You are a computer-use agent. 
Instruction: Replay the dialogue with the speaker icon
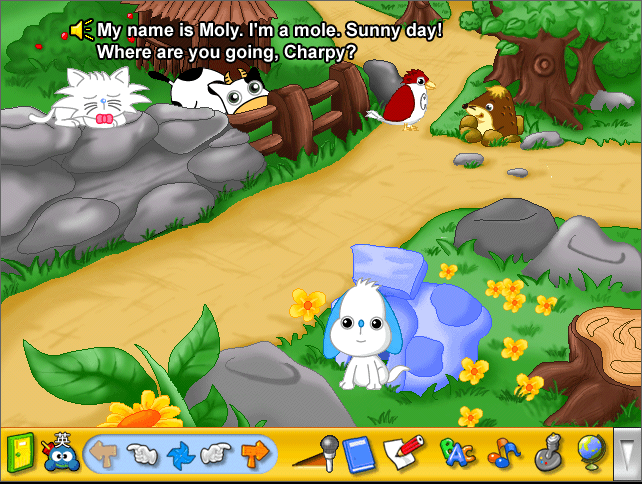click(82, 31)
